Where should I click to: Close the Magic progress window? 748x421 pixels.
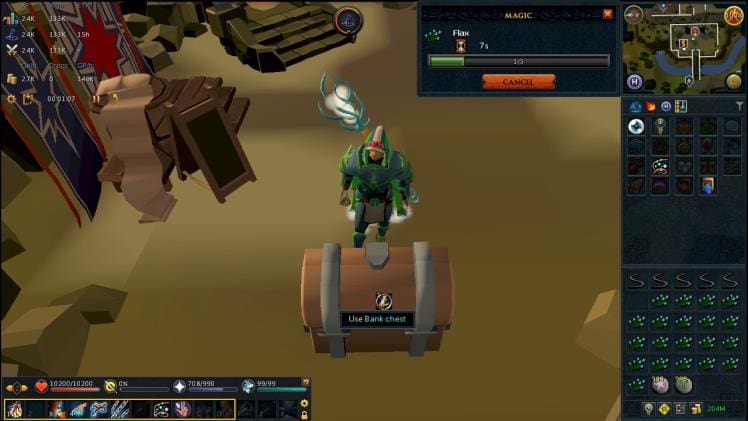607,14
